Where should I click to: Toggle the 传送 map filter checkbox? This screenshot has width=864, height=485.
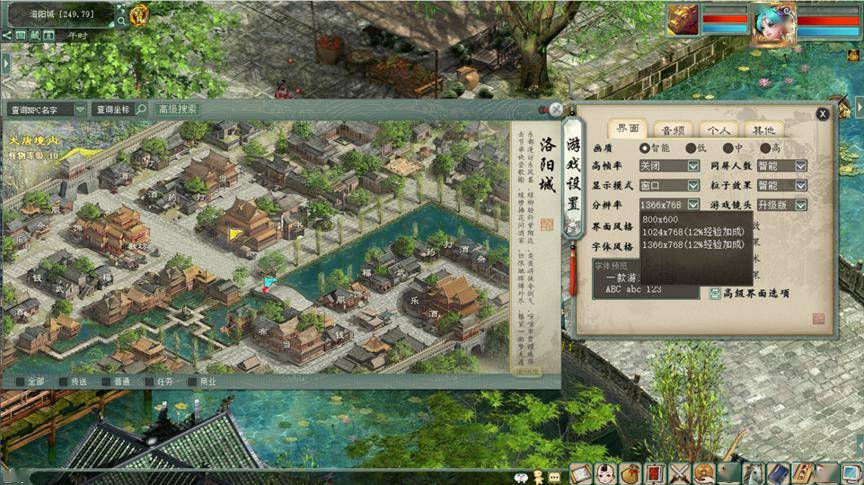coord(64,381)
